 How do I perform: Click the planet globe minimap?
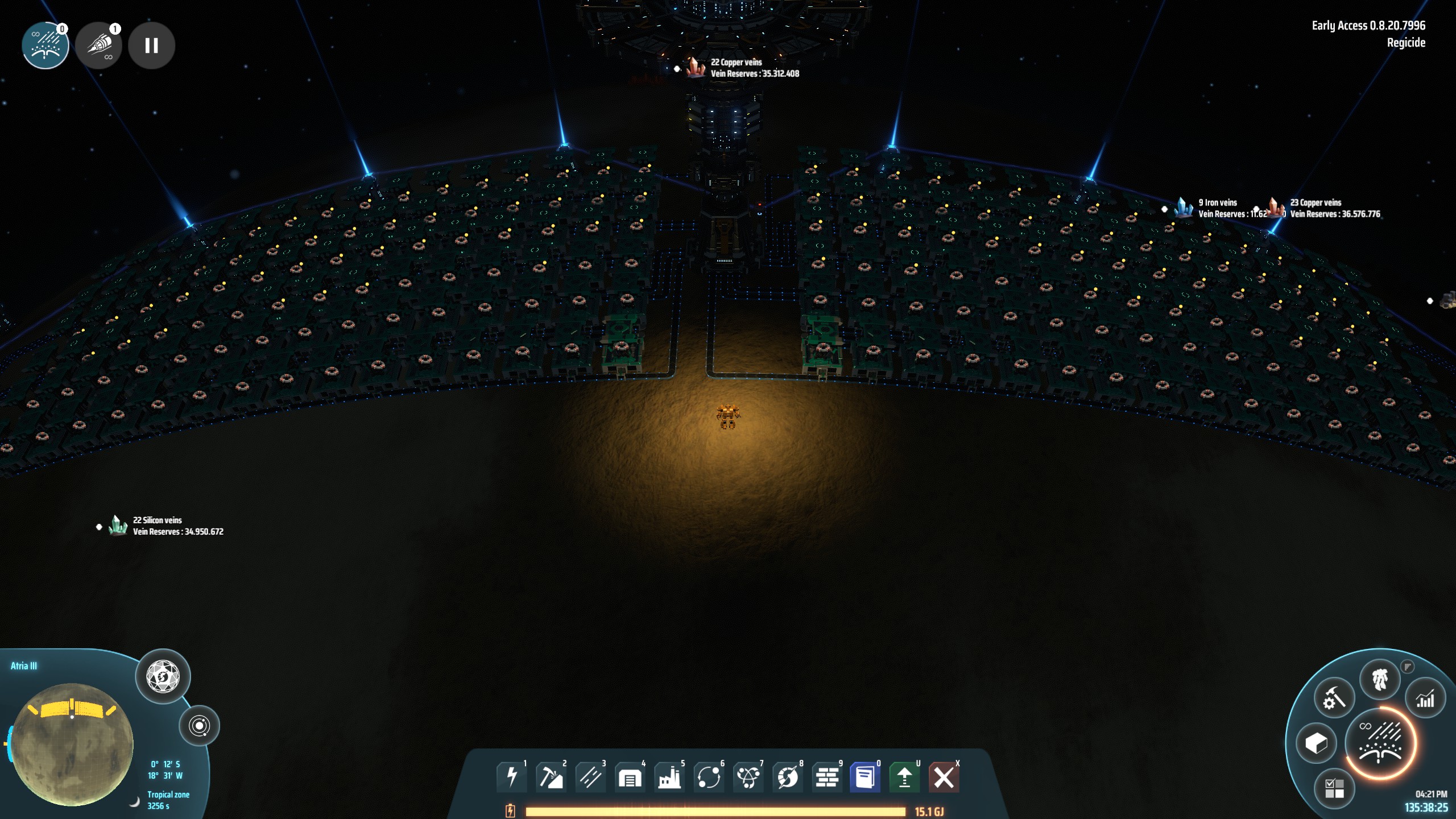tap(72, 744)
